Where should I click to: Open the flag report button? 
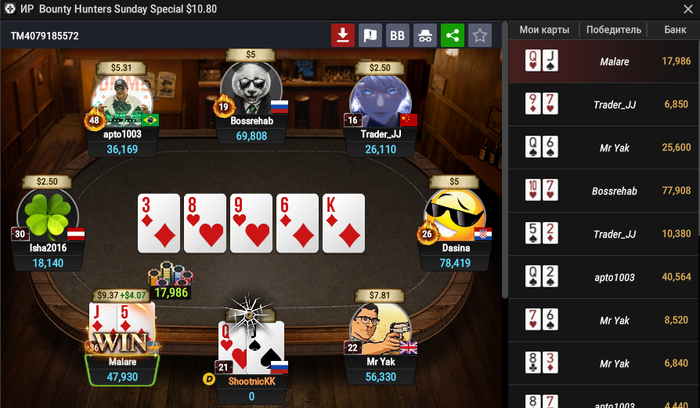tap(370, 36)
